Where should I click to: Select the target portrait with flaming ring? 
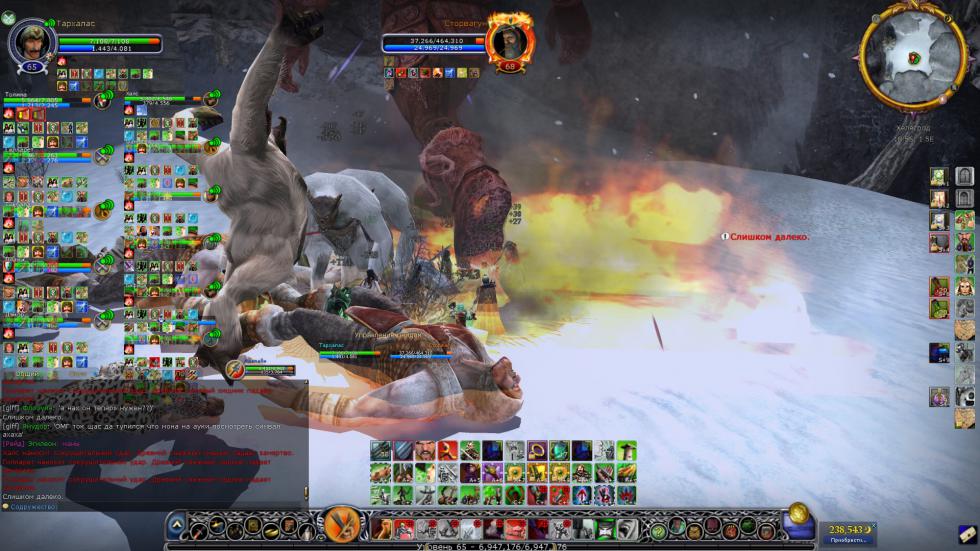[508, 42]
